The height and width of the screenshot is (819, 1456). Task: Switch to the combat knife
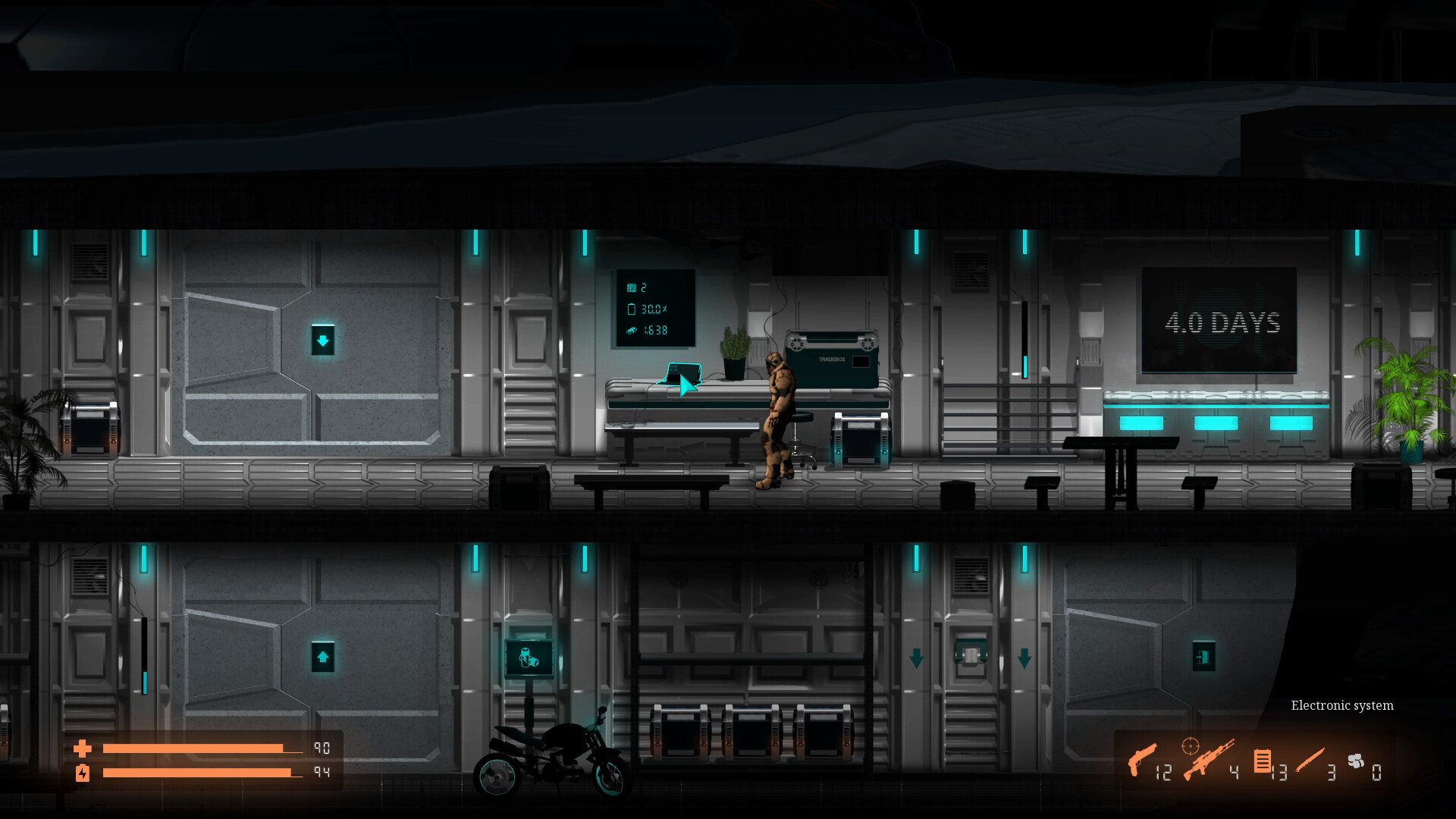point(1310,760)
